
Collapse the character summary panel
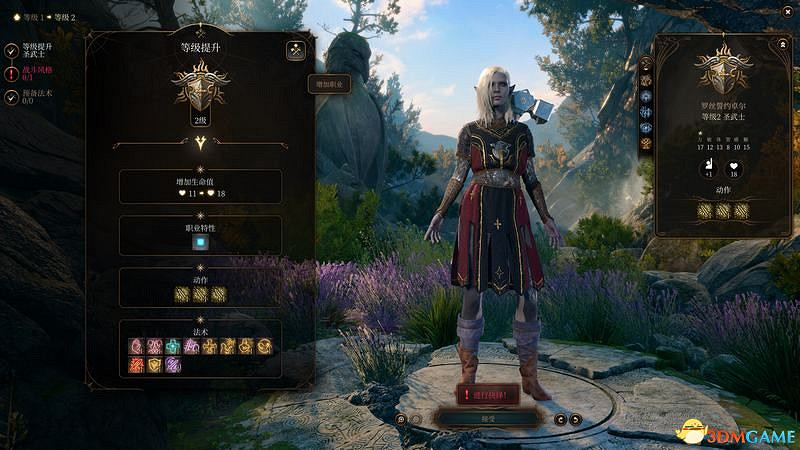pyautogui.click(x=781, y=45)
